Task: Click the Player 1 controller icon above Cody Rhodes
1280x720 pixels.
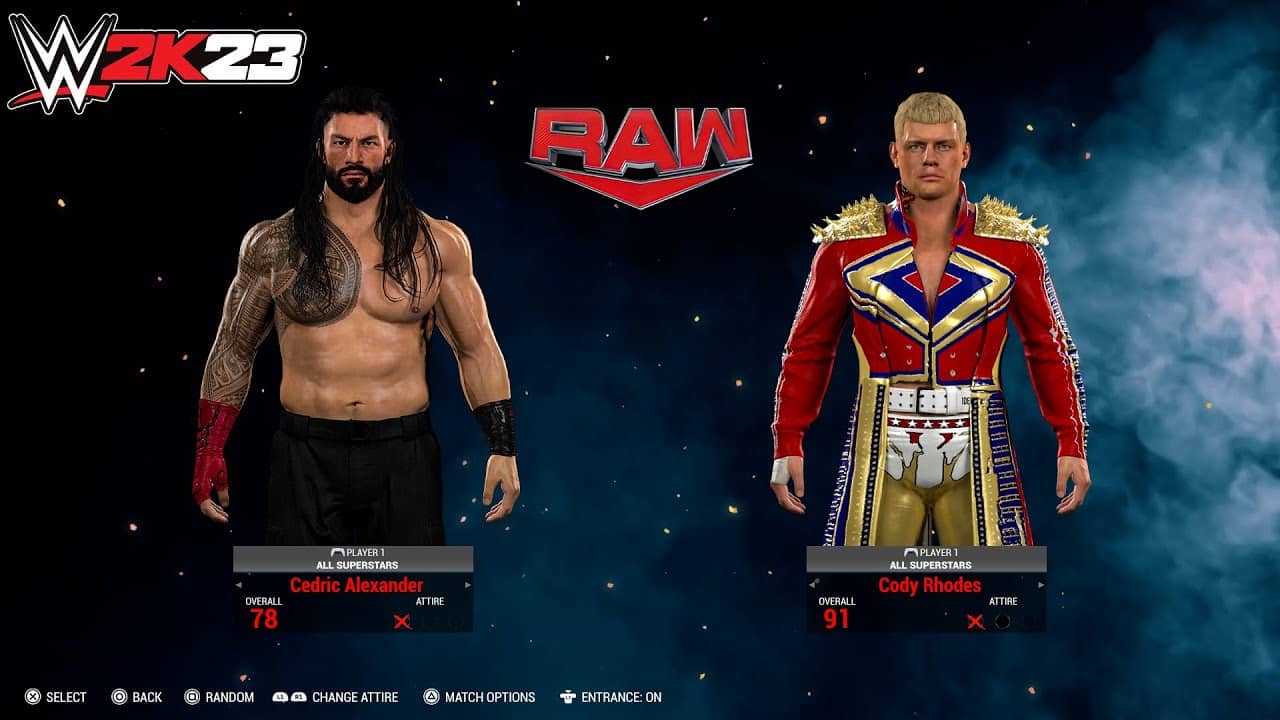Action: (911, 552)
